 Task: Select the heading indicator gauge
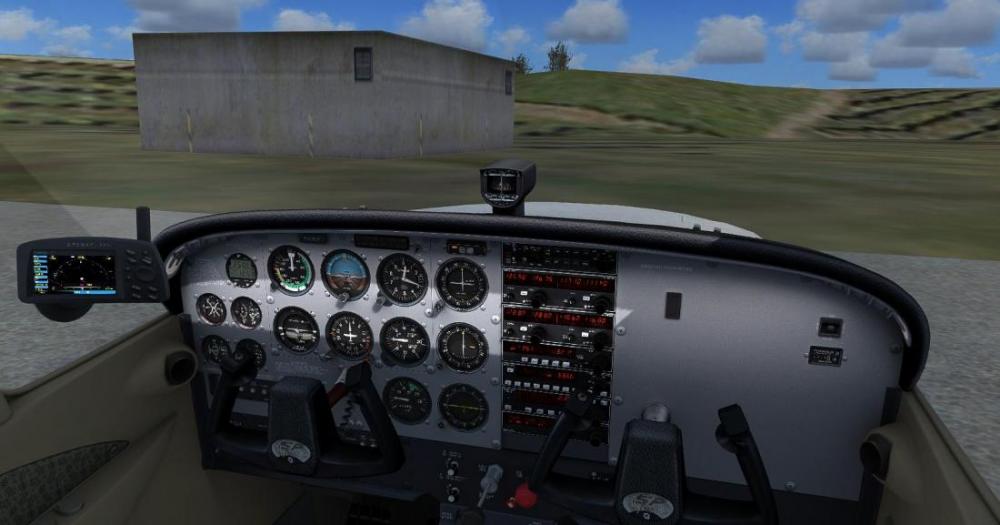(349, 334)
